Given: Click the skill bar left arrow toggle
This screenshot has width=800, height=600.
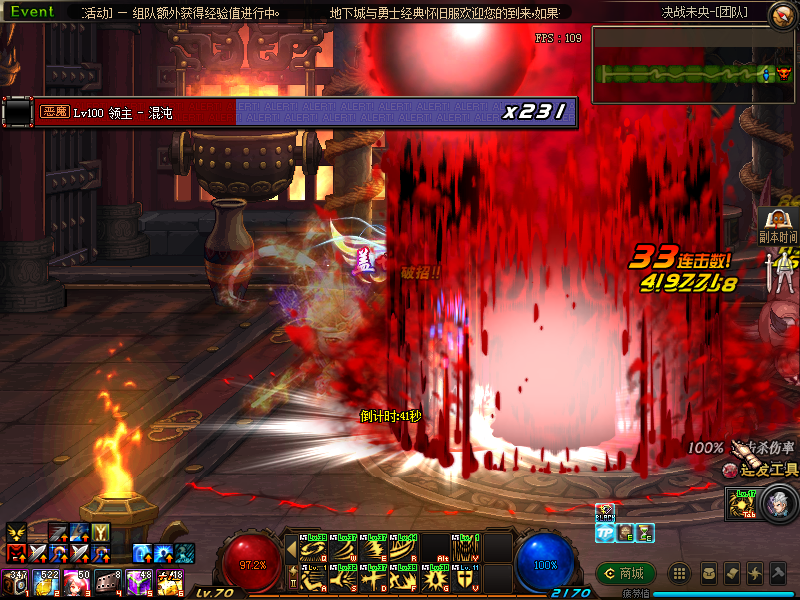Looking at the screenshot, I should (291, 549).
